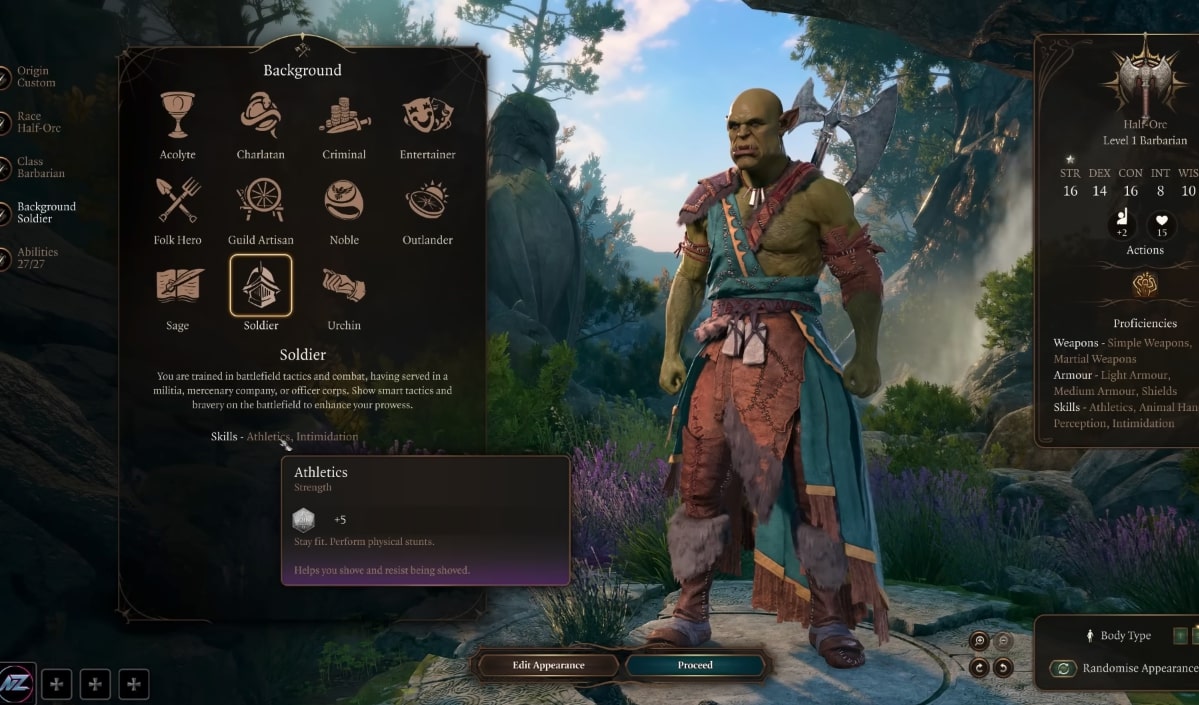Choose the Folk Hero background
This screenshot has width=1199, height=705.
pyautogui.click(x=177, y=202)
